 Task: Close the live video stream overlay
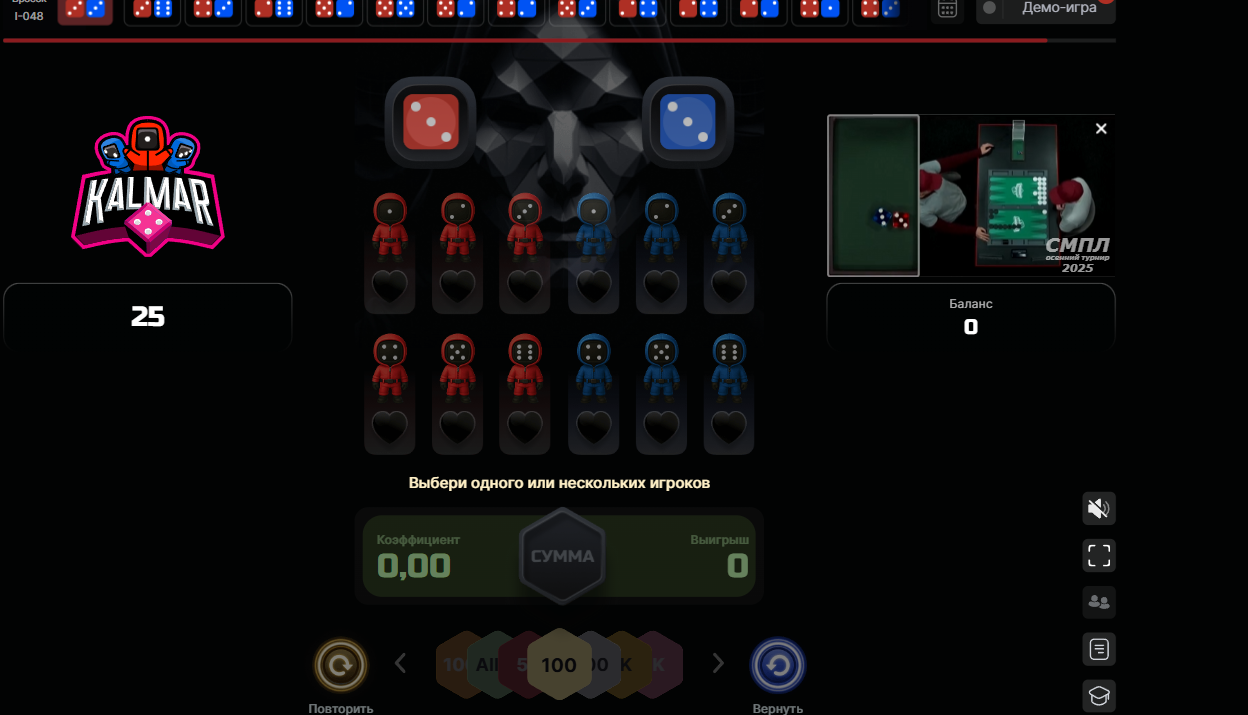pos(1101,129)
